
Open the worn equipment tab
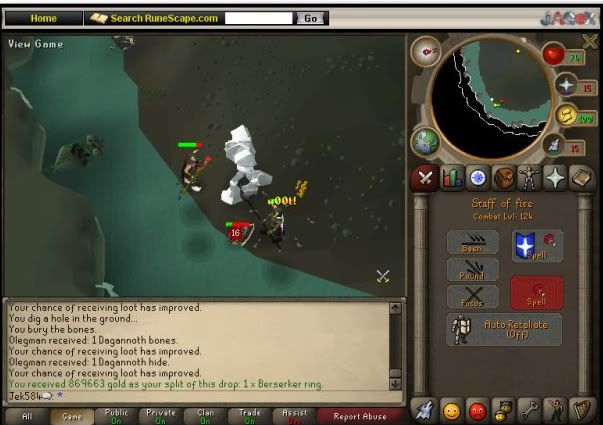[530, 179]
